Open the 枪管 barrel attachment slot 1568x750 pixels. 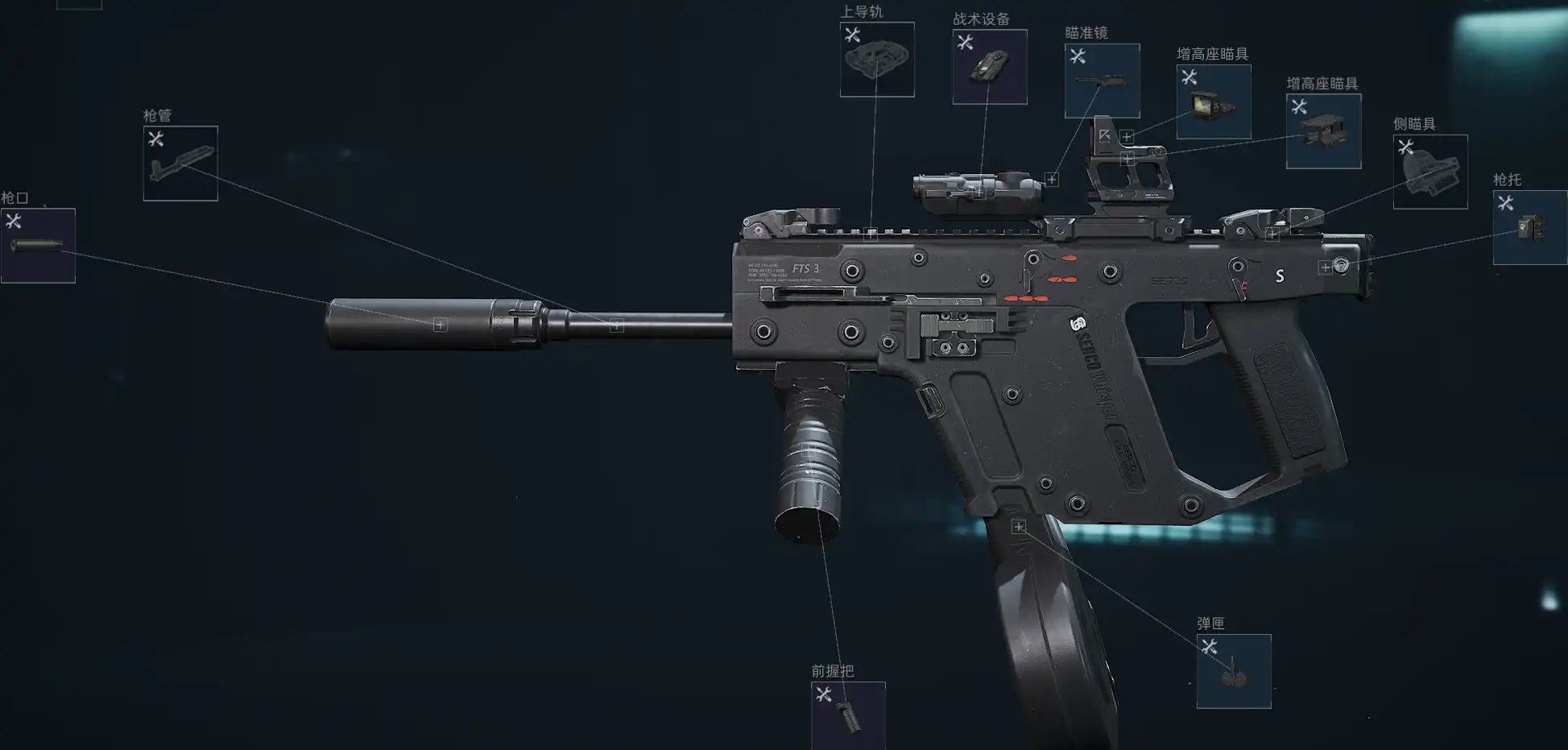[180, 164]
